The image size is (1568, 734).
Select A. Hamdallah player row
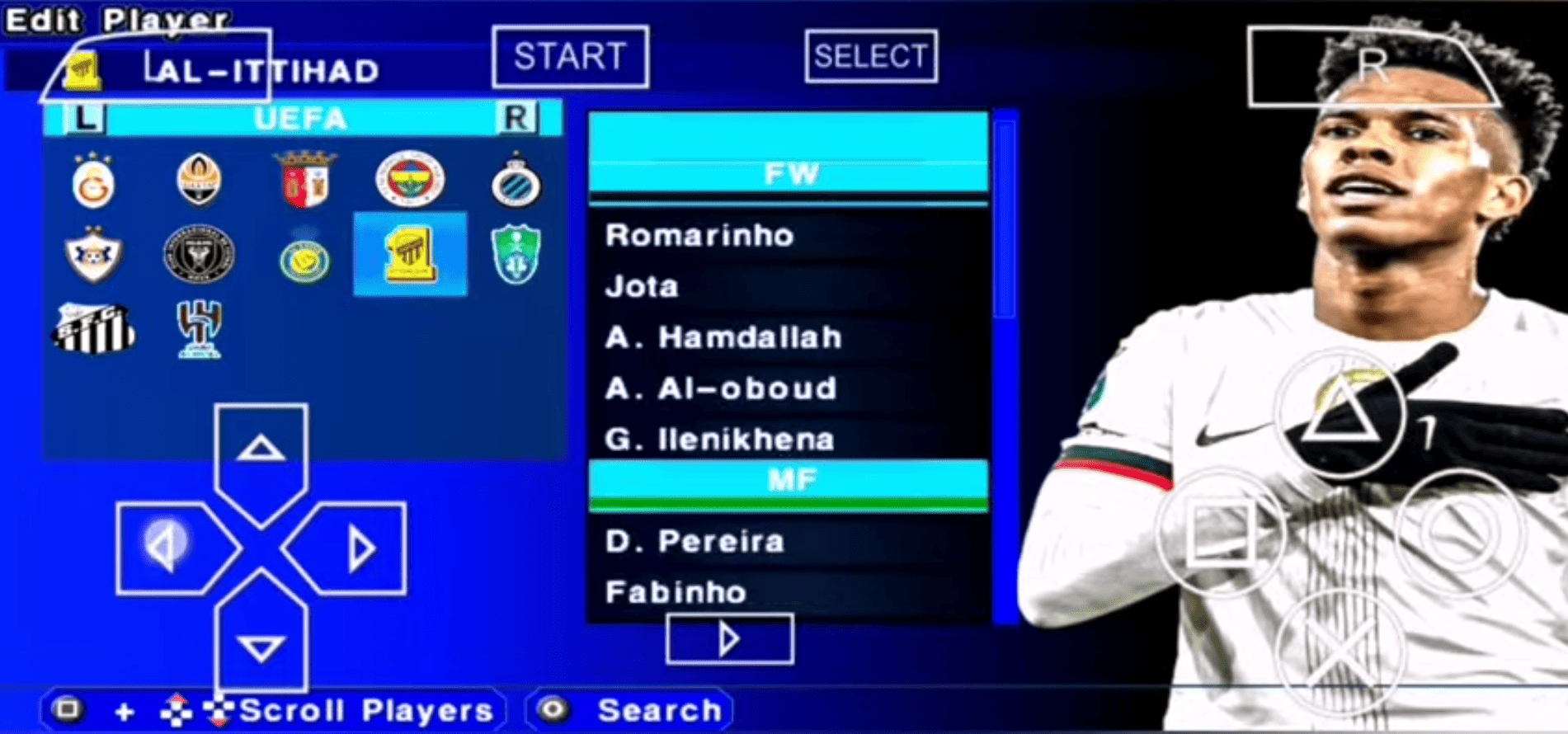pos(723,337)
